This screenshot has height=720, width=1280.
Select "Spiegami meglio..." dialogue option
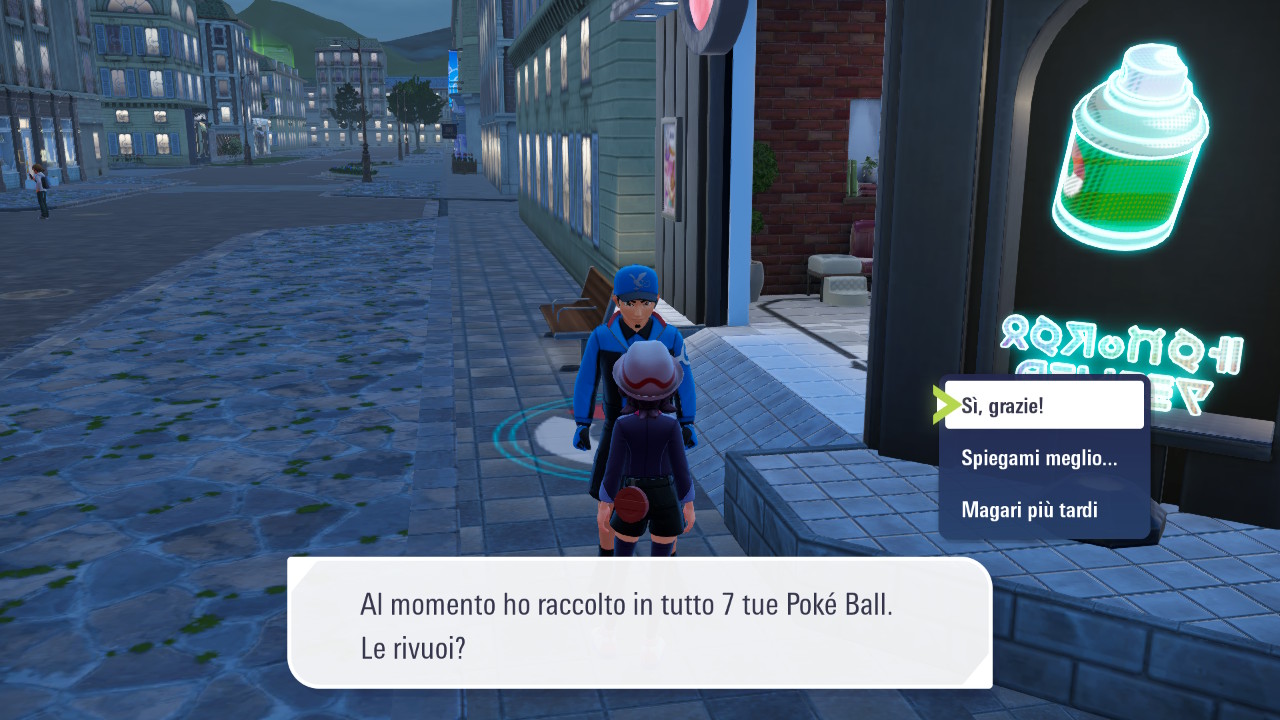(1040, 458)
